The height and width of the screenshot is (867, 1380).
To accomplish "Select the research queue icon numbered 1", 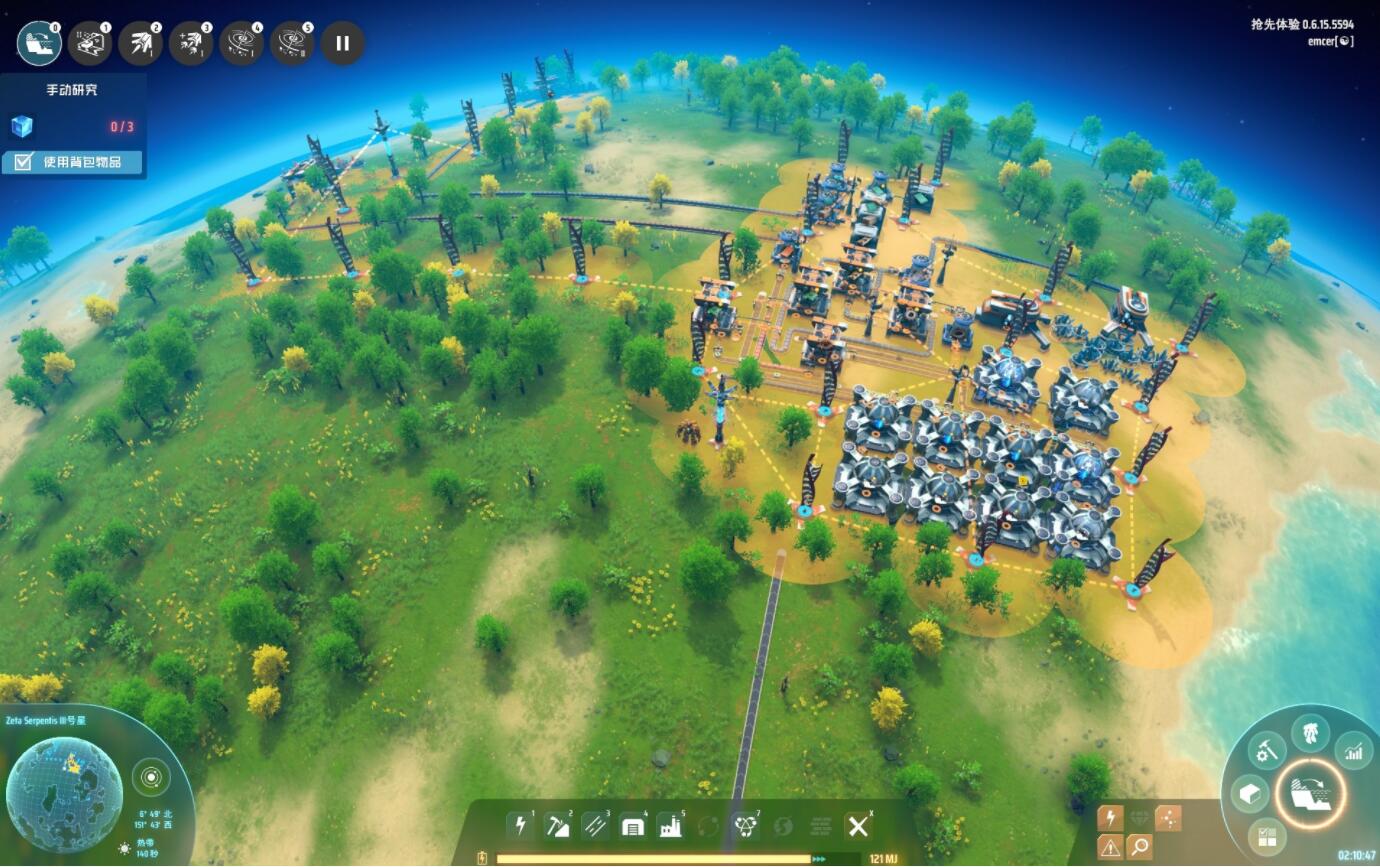I will (90, 44).
